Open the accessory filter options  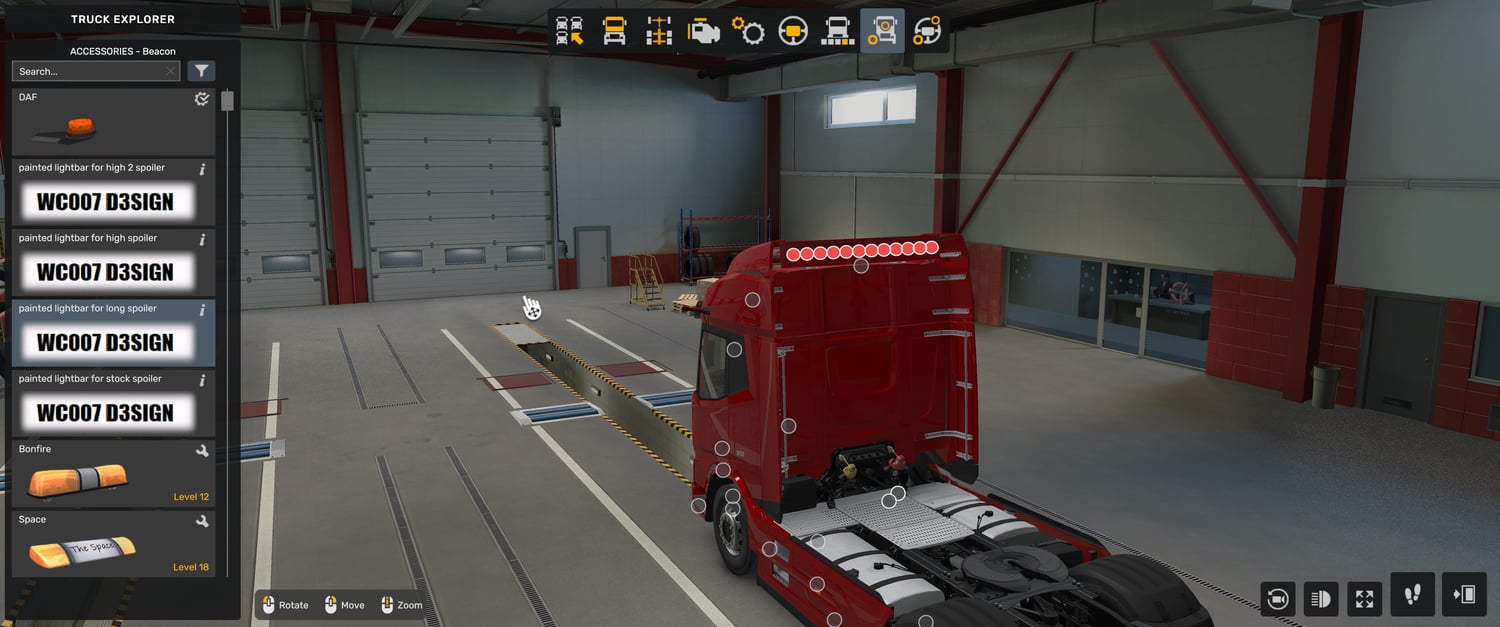coord(202,71)
